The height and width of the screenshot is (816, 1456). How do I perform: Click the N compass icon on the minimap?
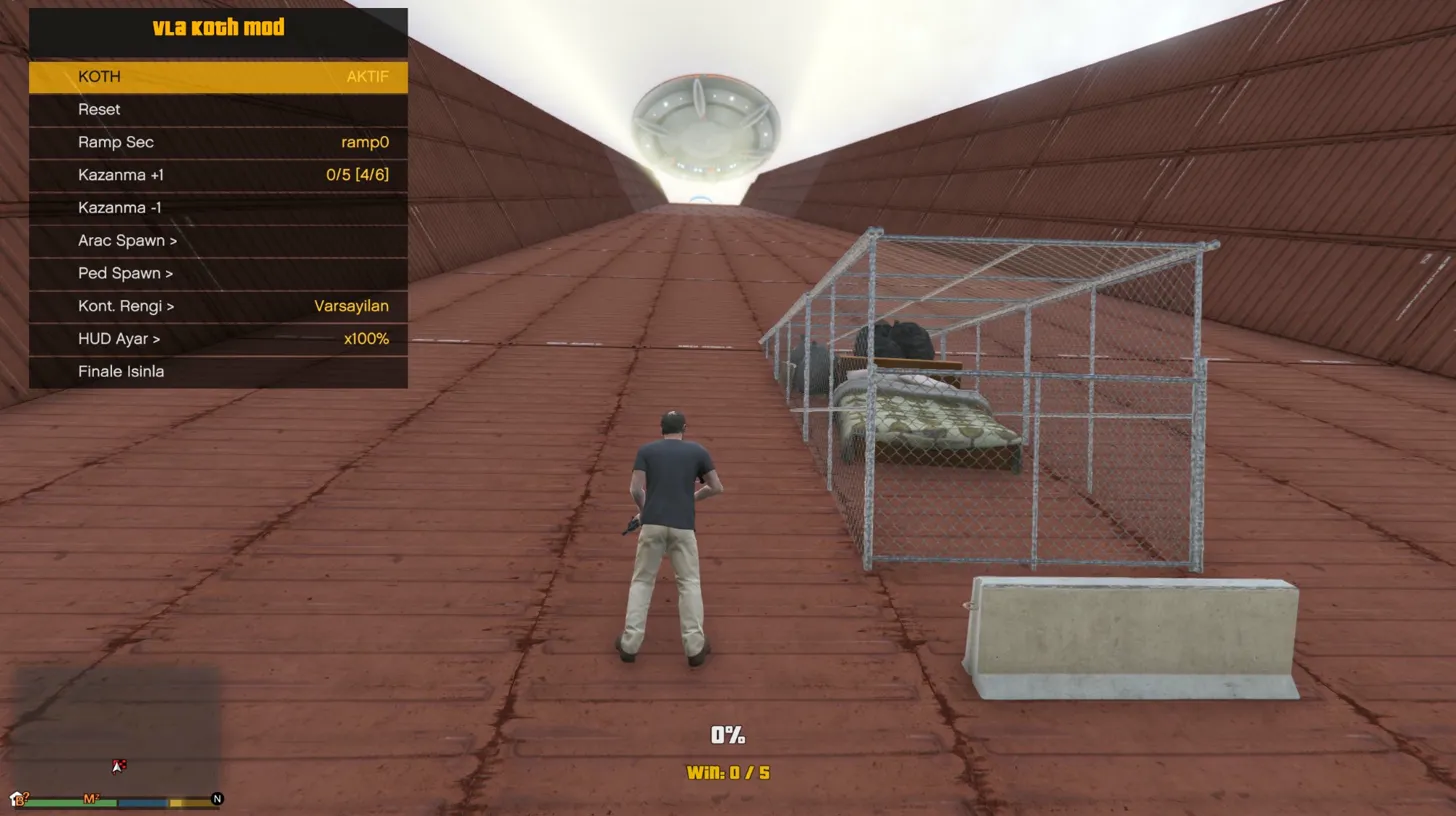218,800
